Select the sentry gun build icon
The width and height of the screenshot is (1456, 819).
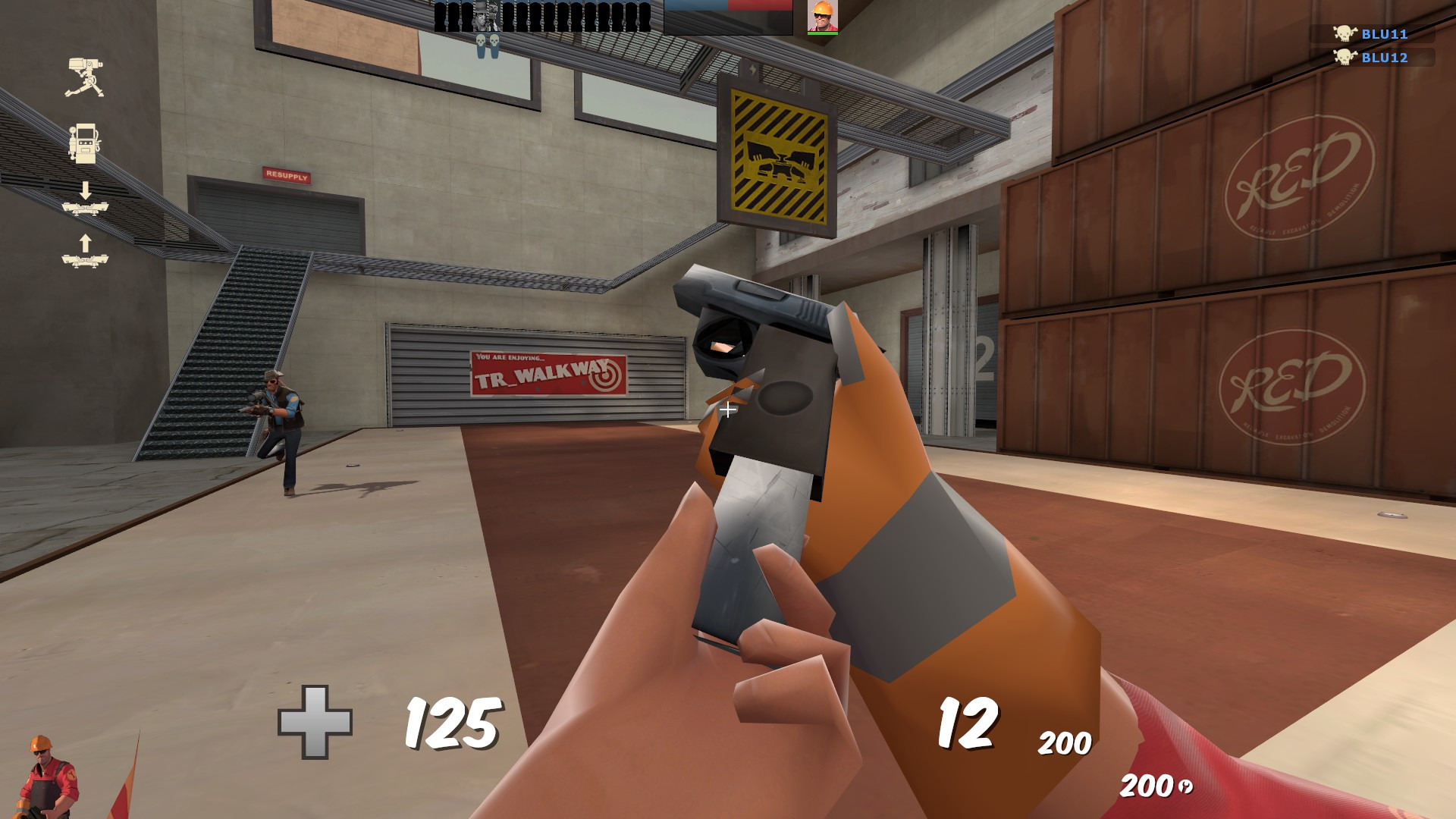[x=85, y=76]
